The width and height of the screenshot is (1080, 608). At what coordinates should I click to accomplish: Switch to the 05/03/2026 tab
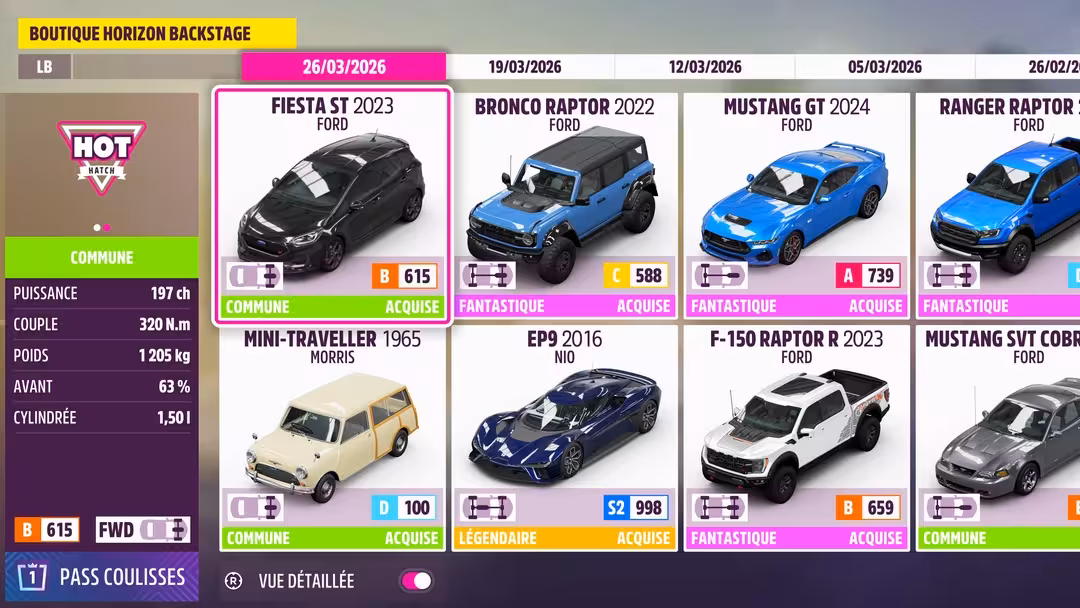point(885,67)
